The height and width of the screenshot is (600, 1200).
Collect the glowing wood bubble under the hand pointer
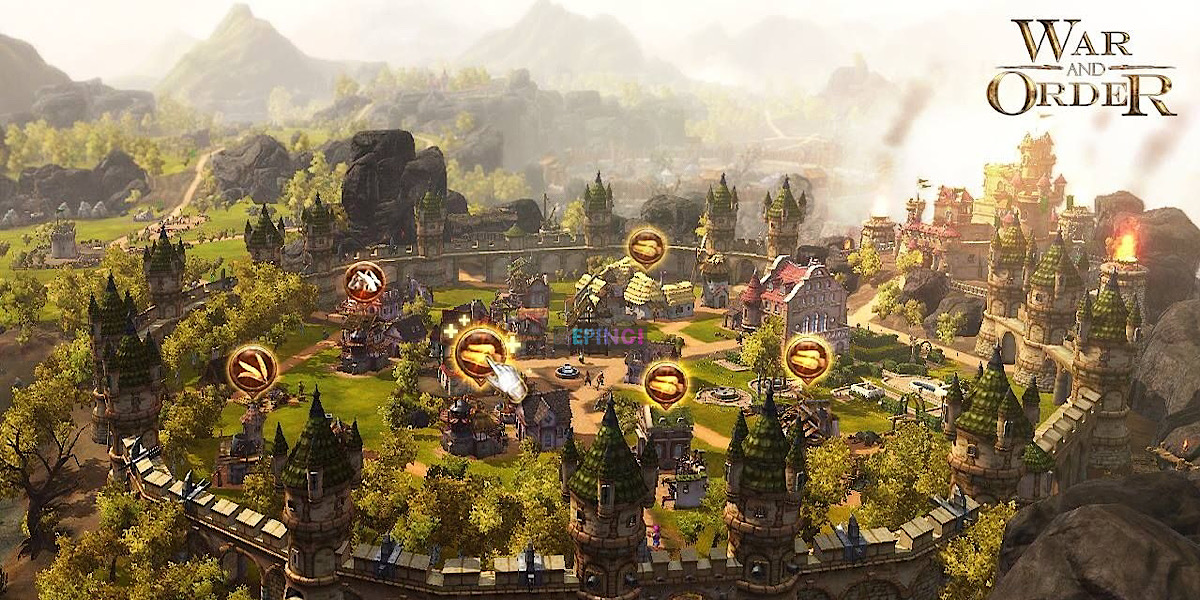[480, 351]
